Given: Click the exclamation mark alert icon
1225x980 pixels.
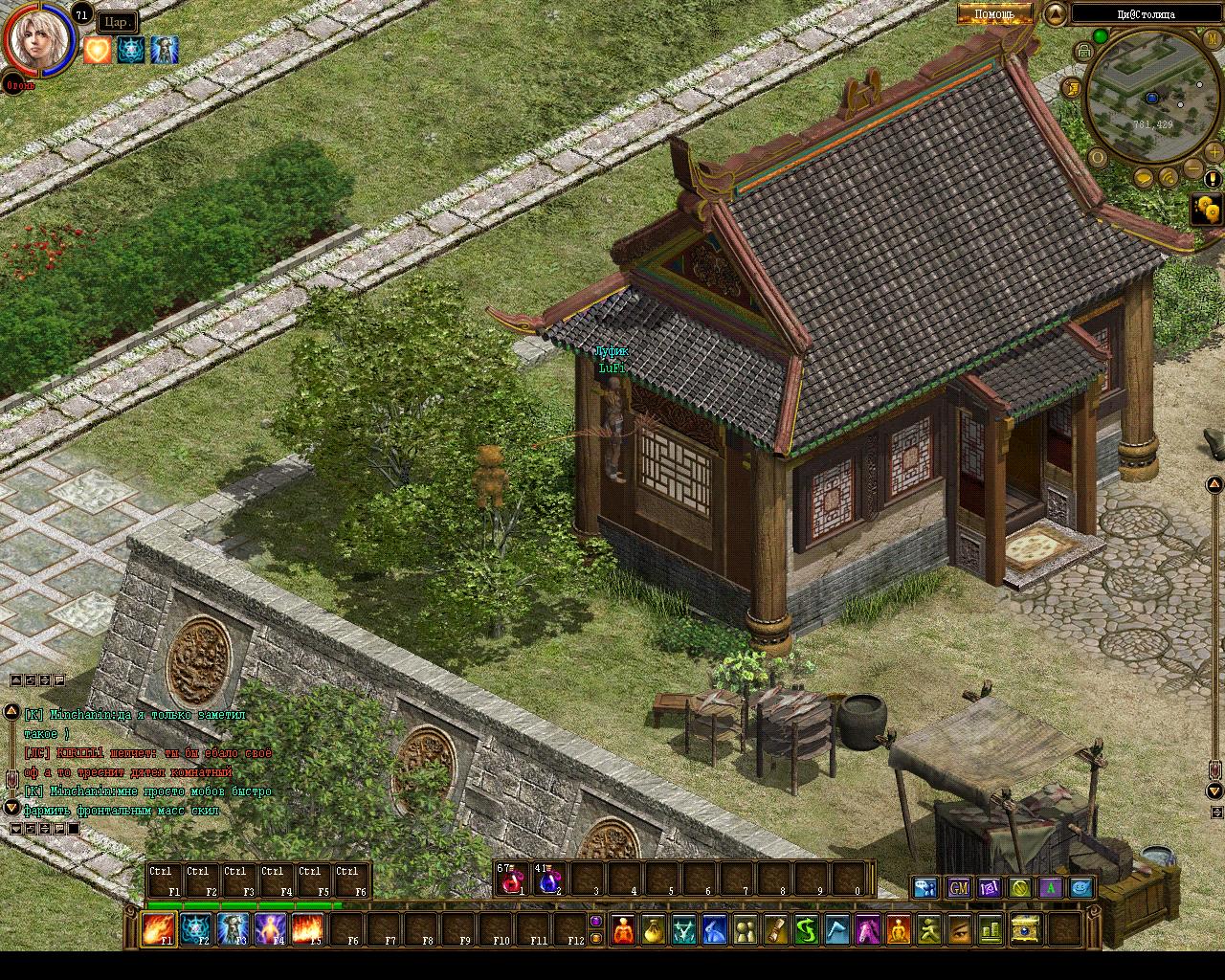Looking at the screenshot, I should [x=1213, y=179].
